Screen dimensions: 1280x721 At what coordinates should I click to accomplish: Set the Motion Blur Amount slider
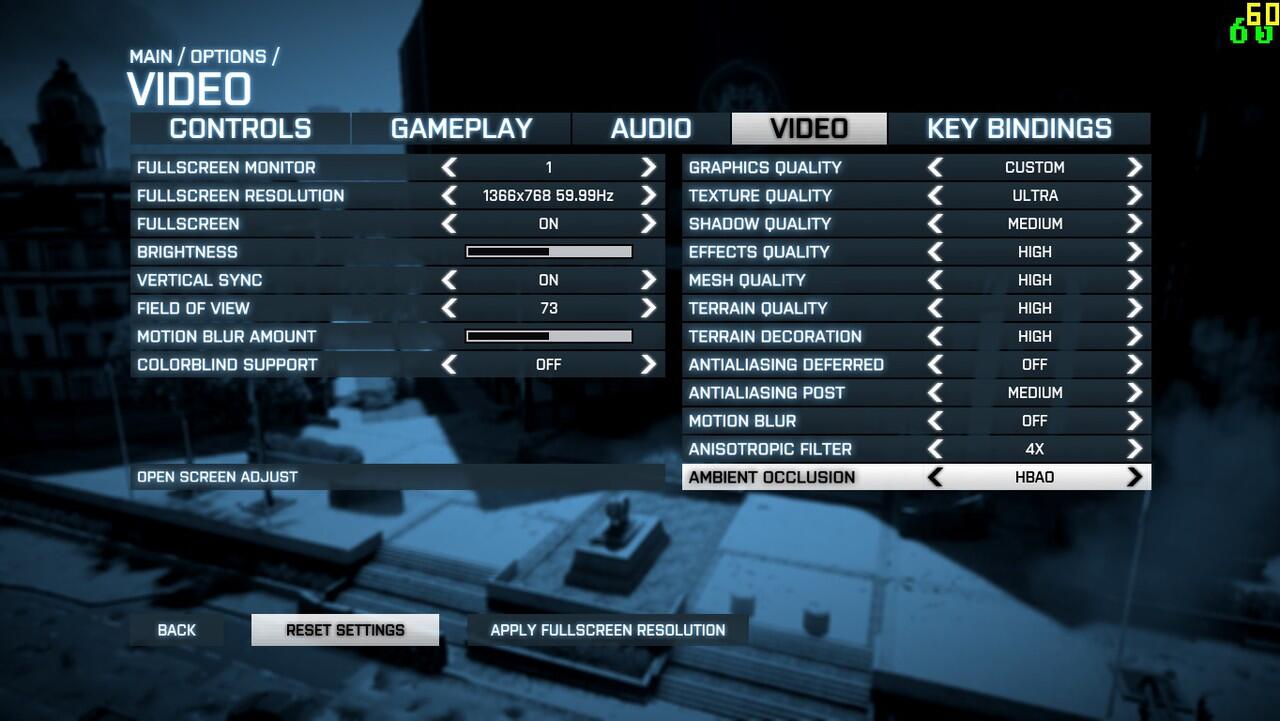pyautogui.click(x=549, y=336)
